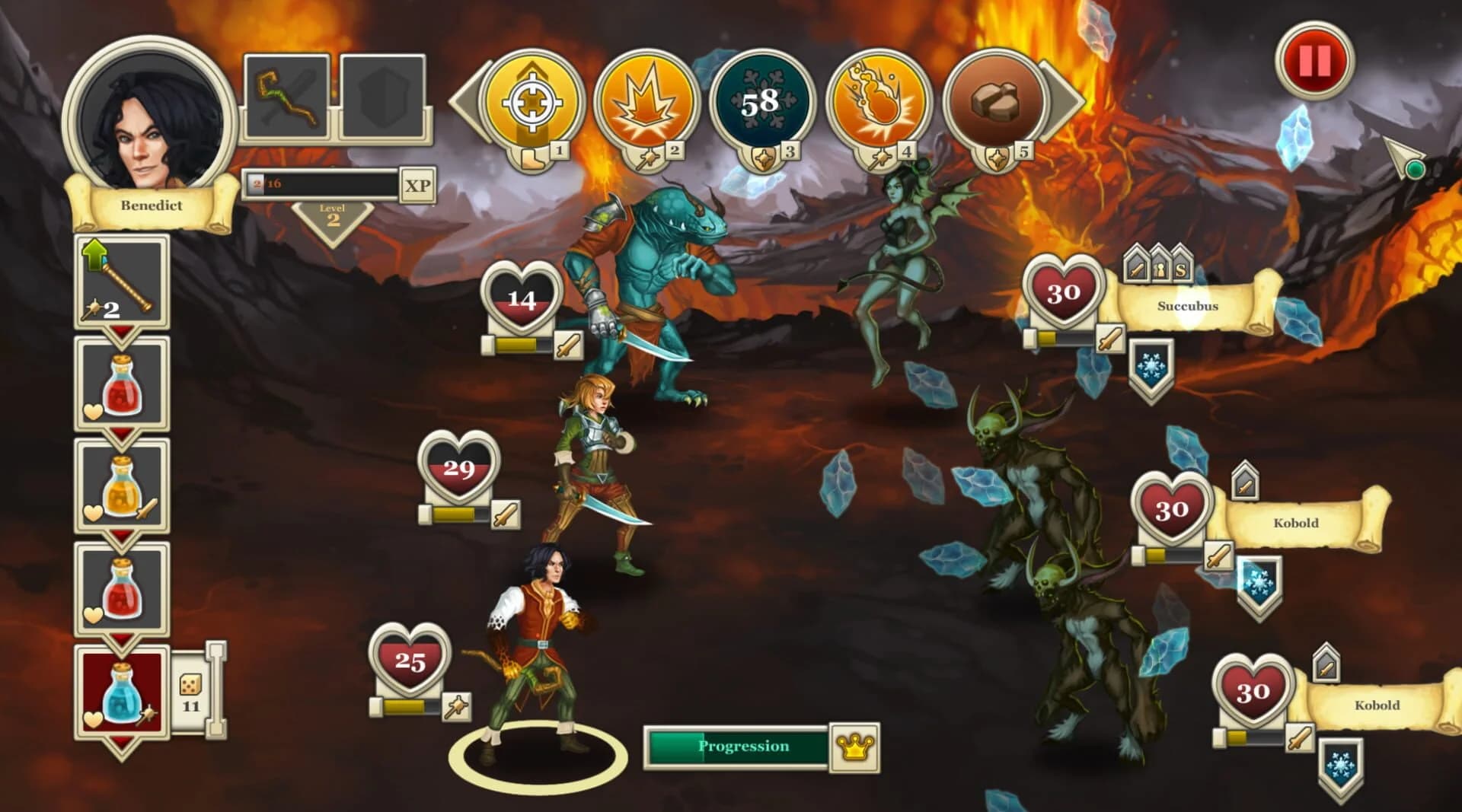Click the Progression bar at the bottom
Screen dimensions: 1462x812
[739, 746]
